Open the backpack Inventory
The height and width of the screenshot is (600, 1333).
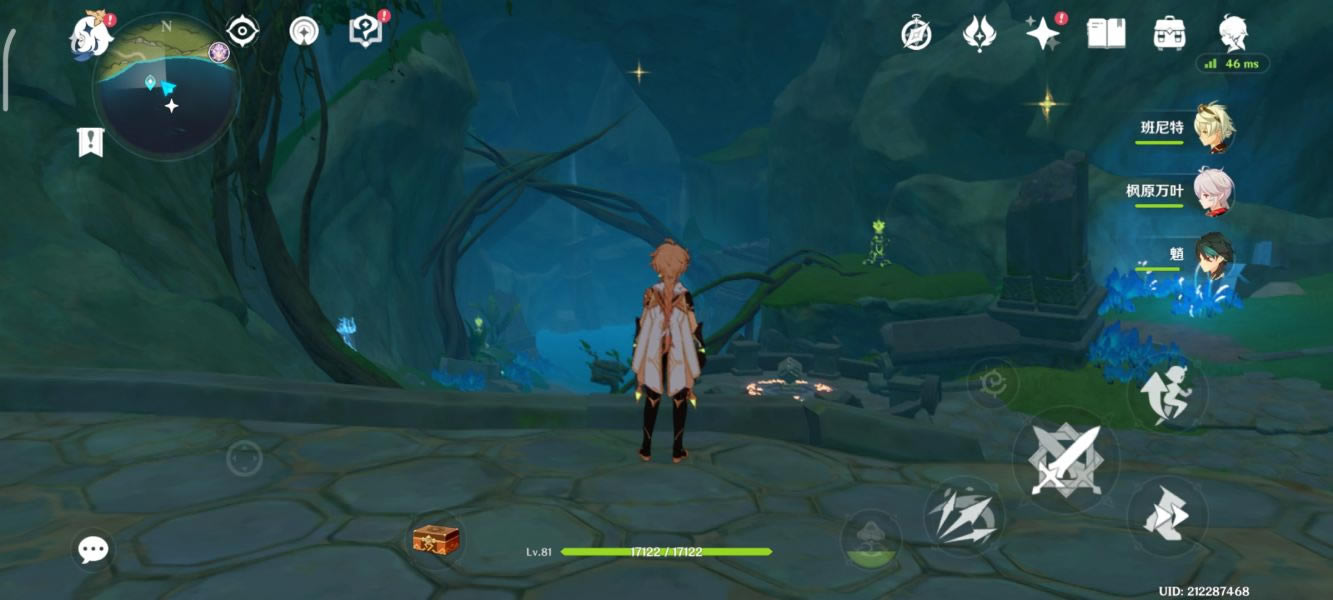(x=1169, y=34)
